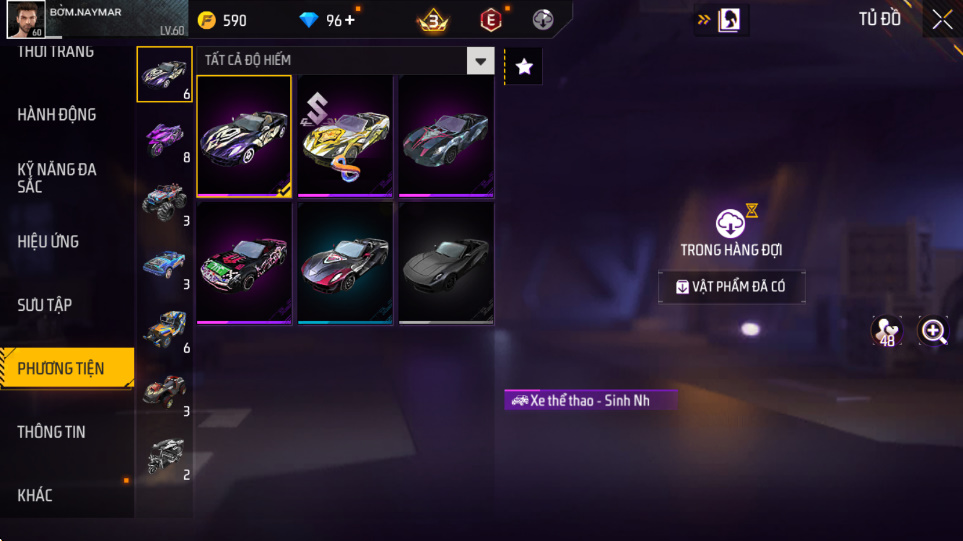Viewport: 963px width, 541px height.
Task: Open the Tất Cả Độ Hiếm rarity dropdown
Action: tap(481, 61)
